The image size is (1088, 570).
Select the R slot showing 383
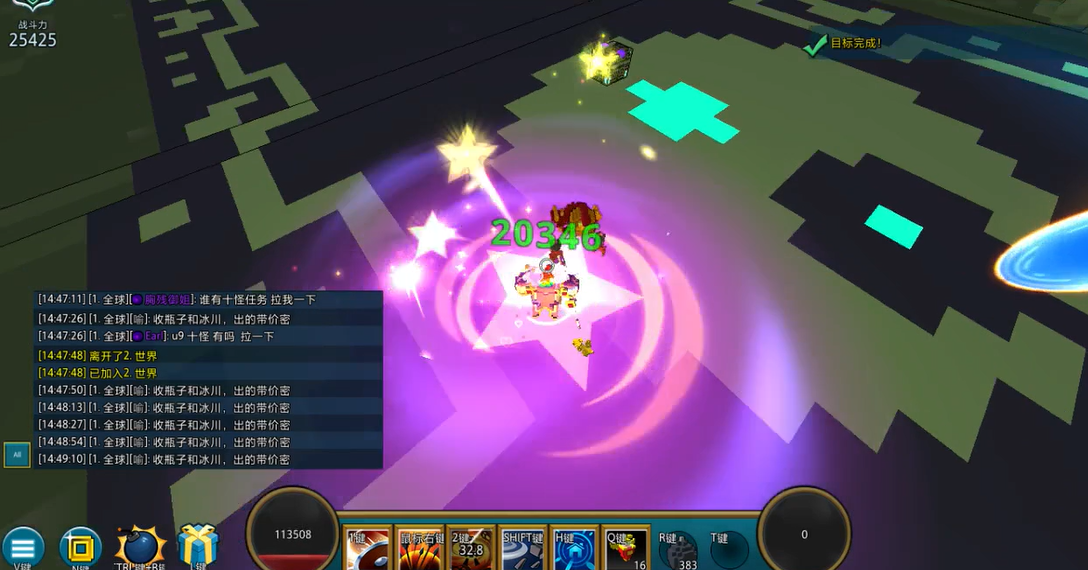[x=678, y=550]
